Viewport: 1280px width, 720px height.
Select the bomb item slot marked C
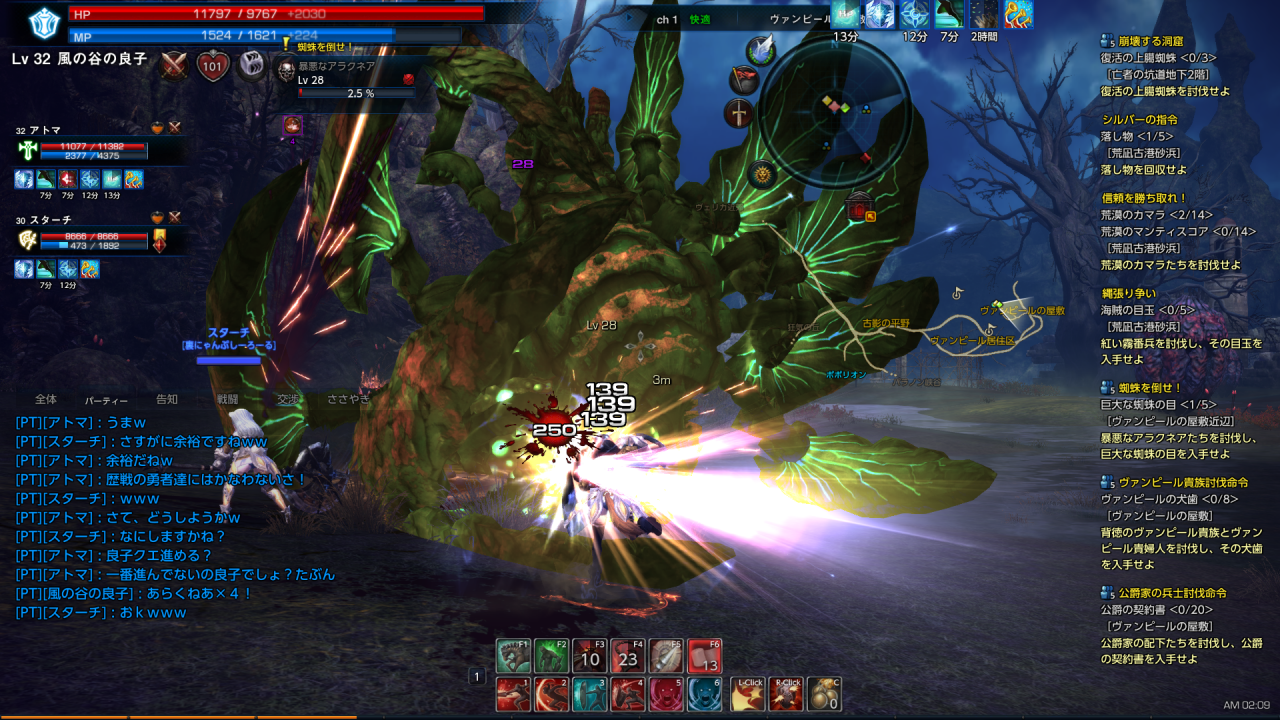824,694
